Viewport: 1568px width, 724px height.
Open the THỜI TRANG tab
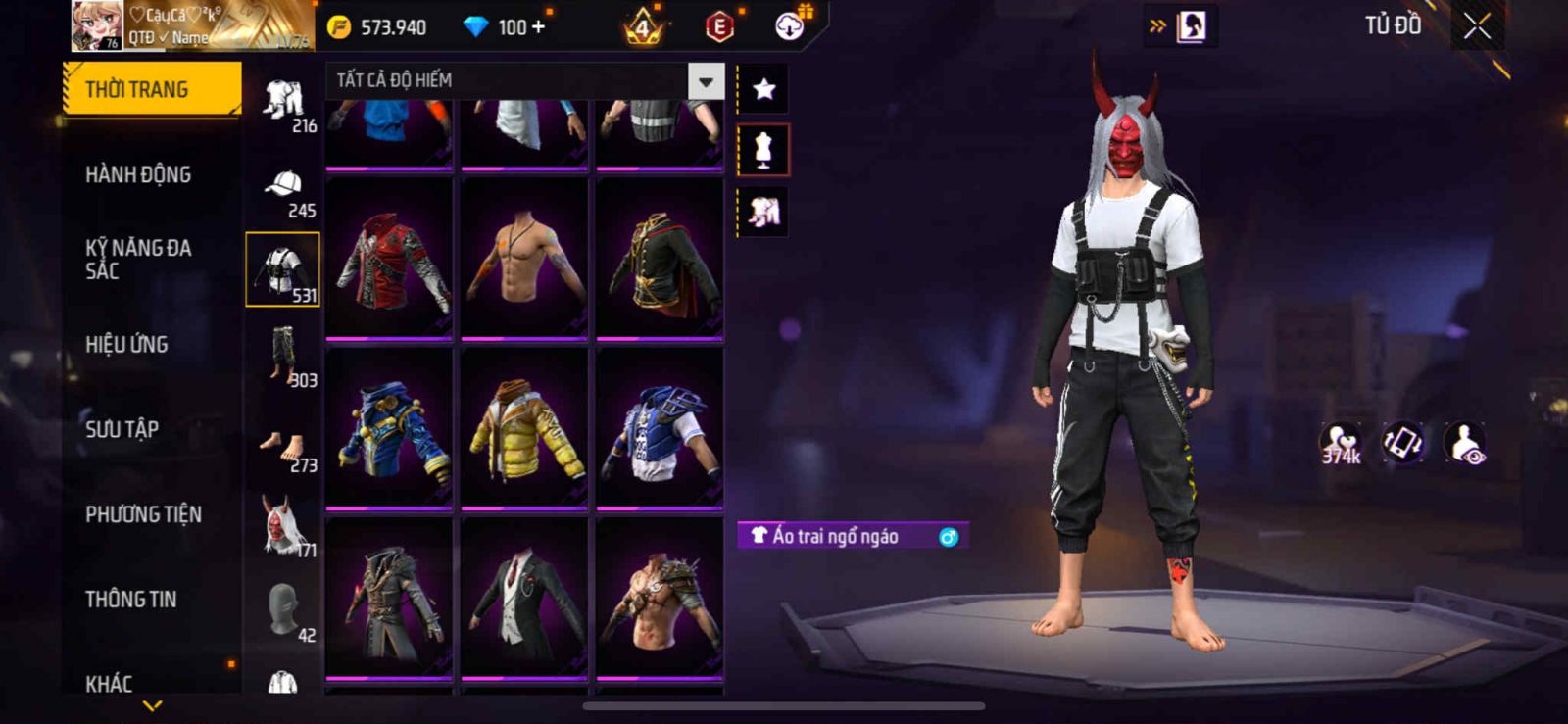(151, 89)
